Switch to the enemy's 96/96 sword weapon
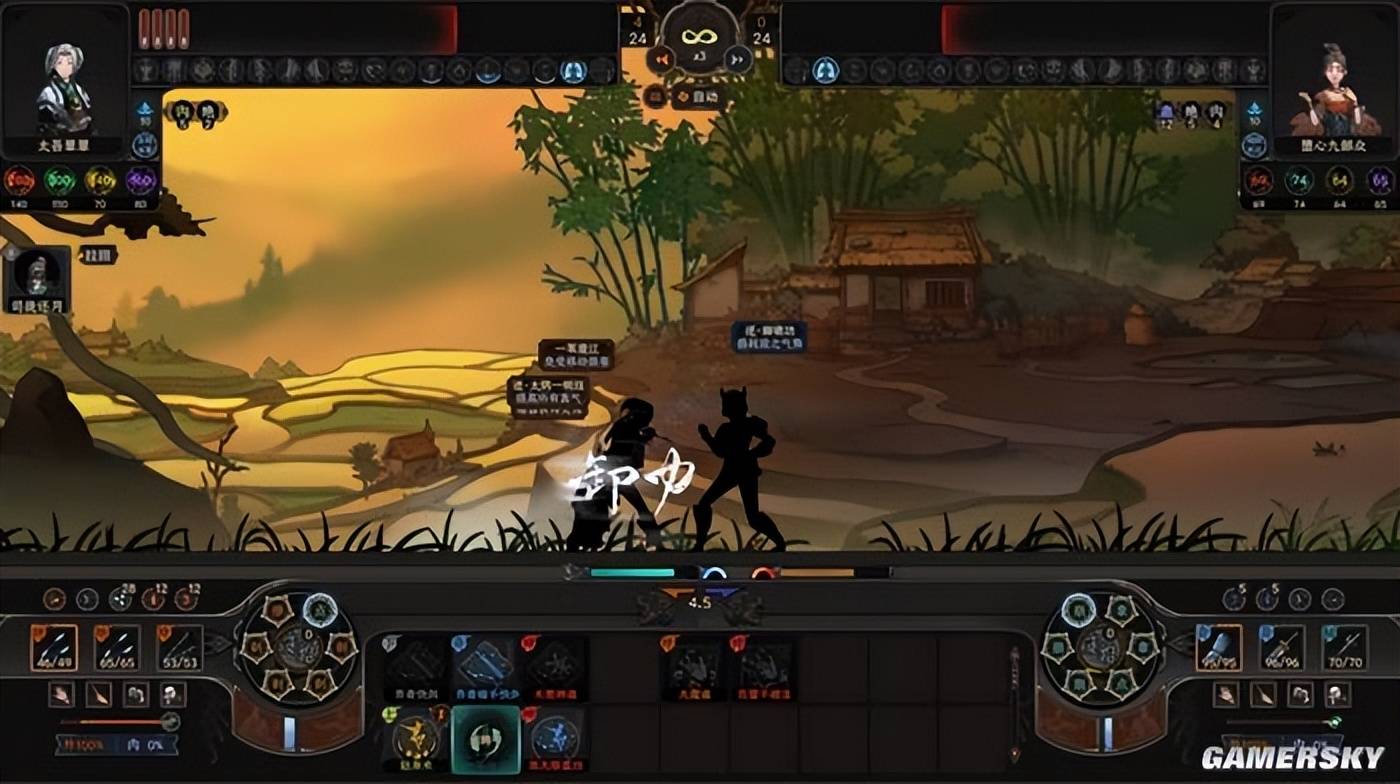 [1281, 648]
